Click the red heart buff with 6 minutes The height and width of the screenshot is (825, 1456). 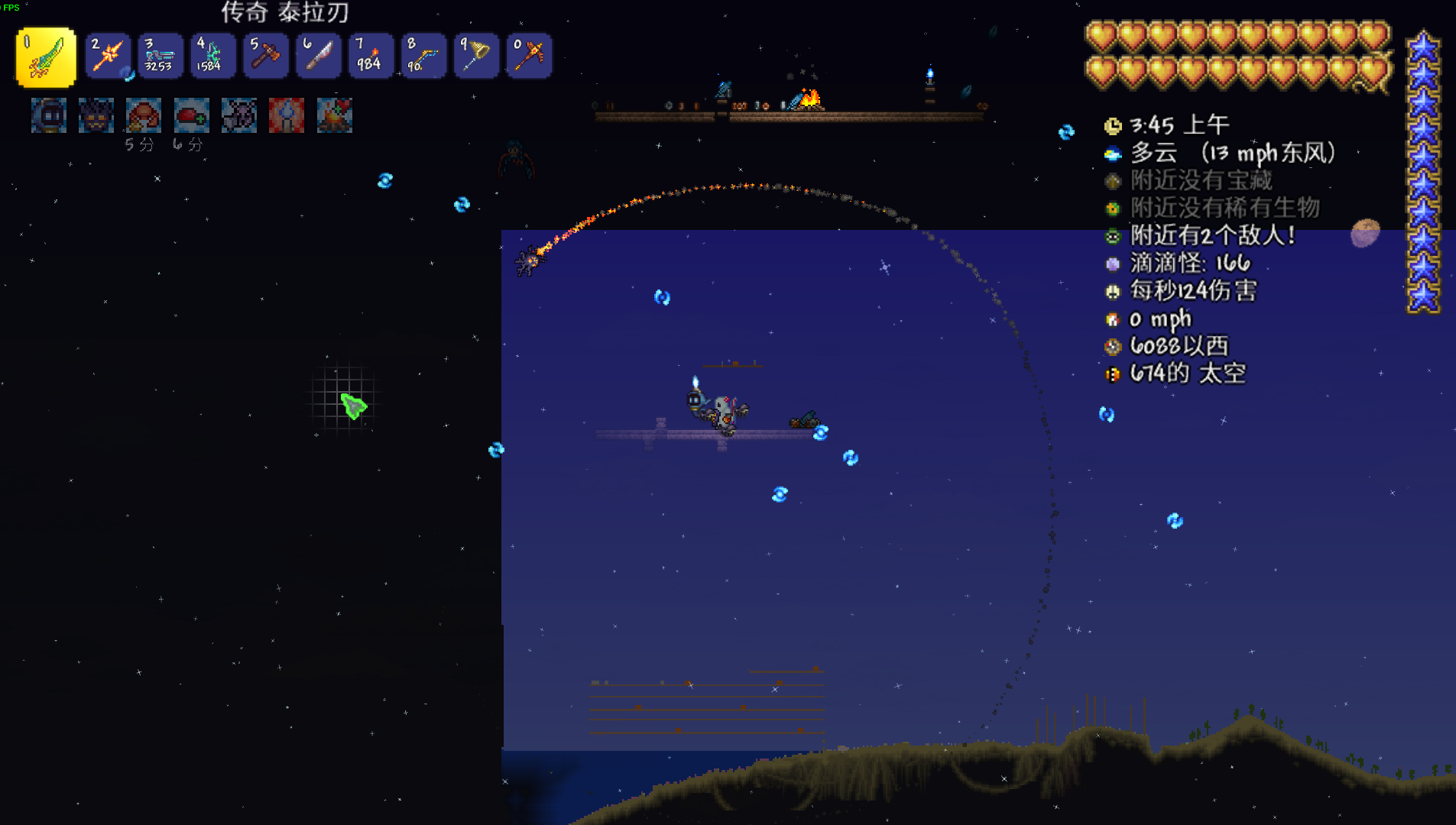191,115
